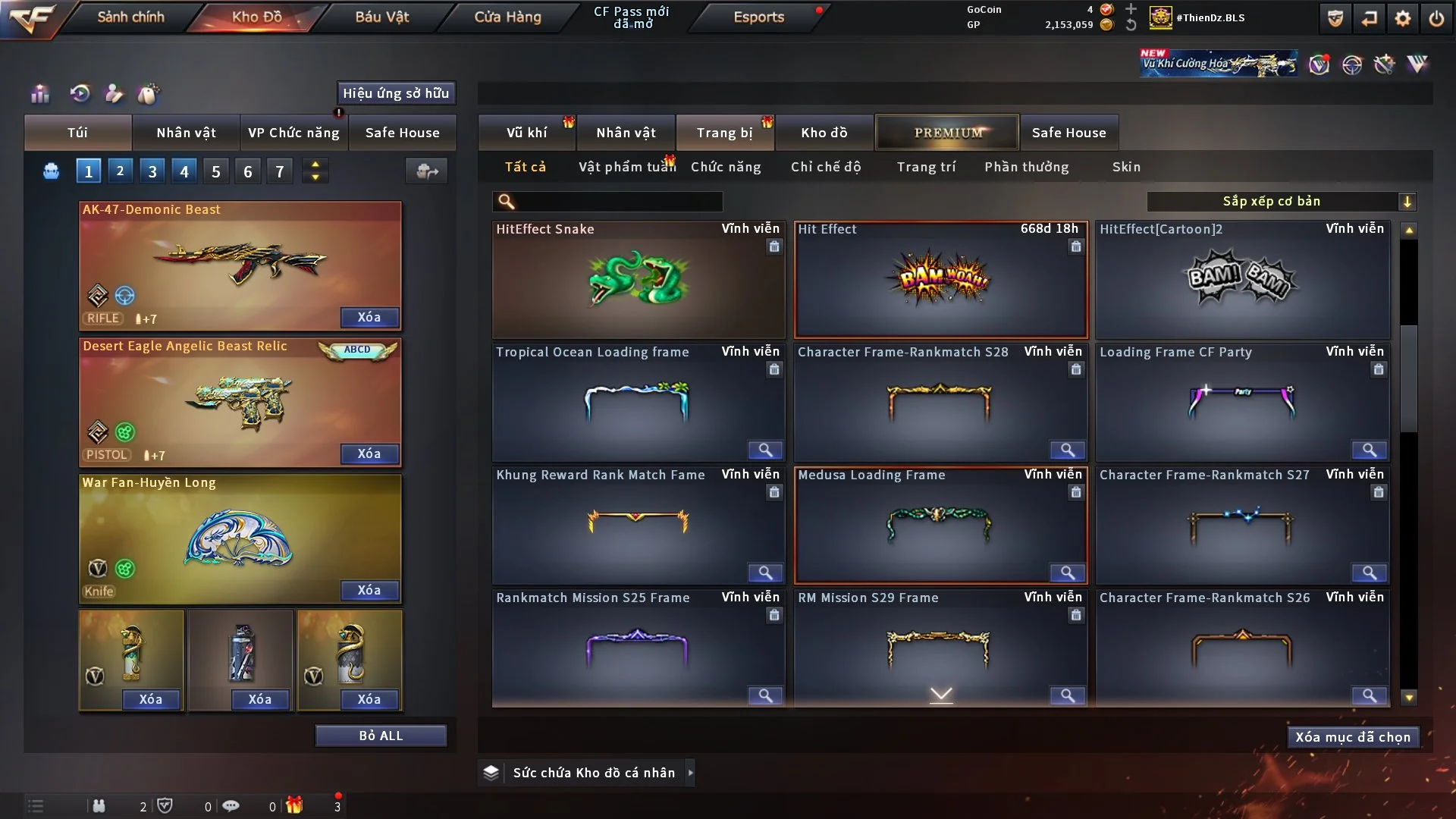The width and height of the screenshot is (1456, 819).
Task: Open the gear settings icon
Action: 1403,18
